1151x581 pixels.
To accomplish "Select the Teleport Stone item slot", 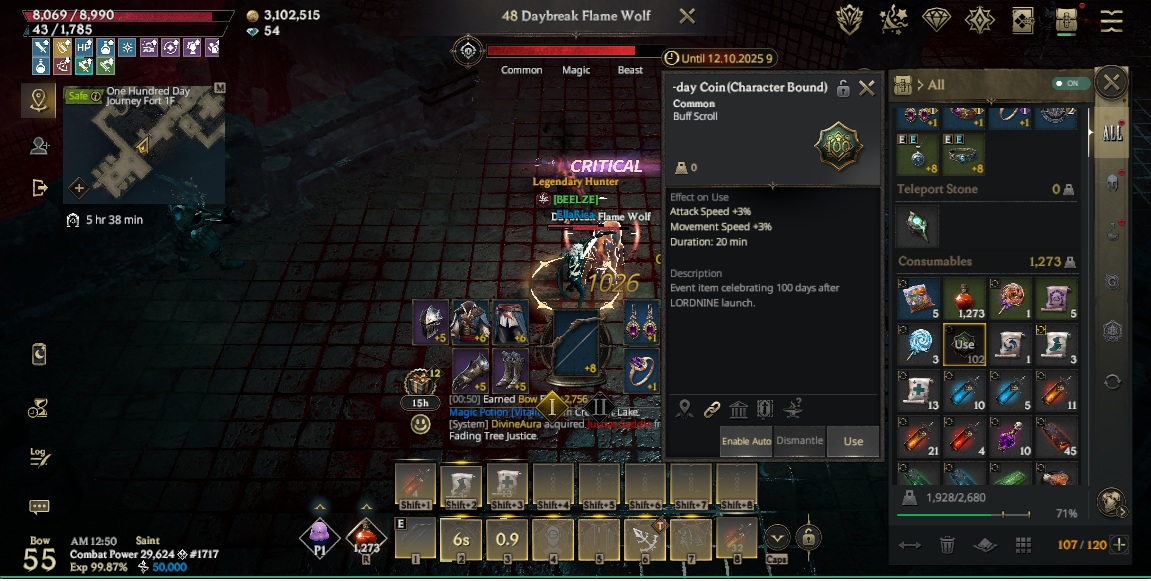I will click(918, 226).
